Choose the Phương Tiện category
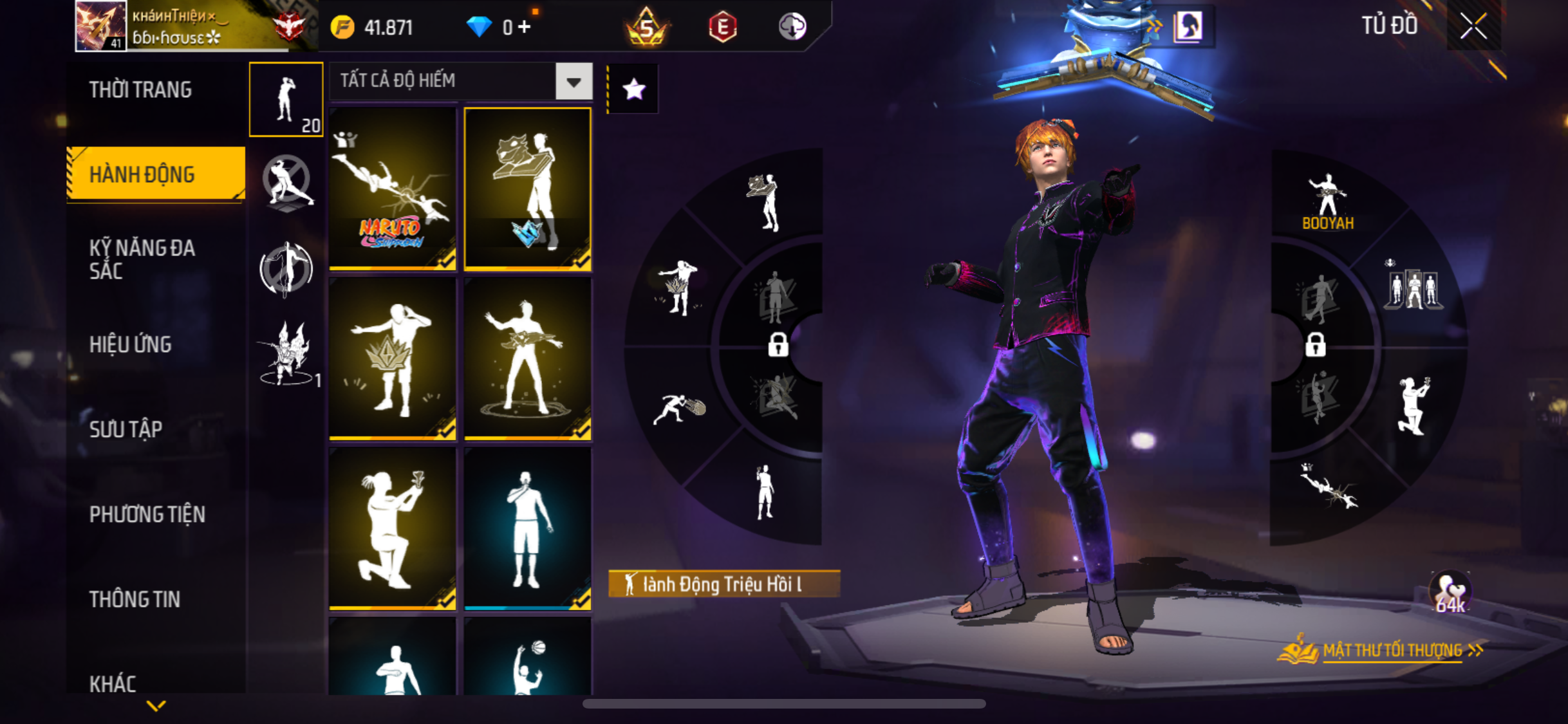The width and height of the screenshot is (1568, 724). coord(147,514)
